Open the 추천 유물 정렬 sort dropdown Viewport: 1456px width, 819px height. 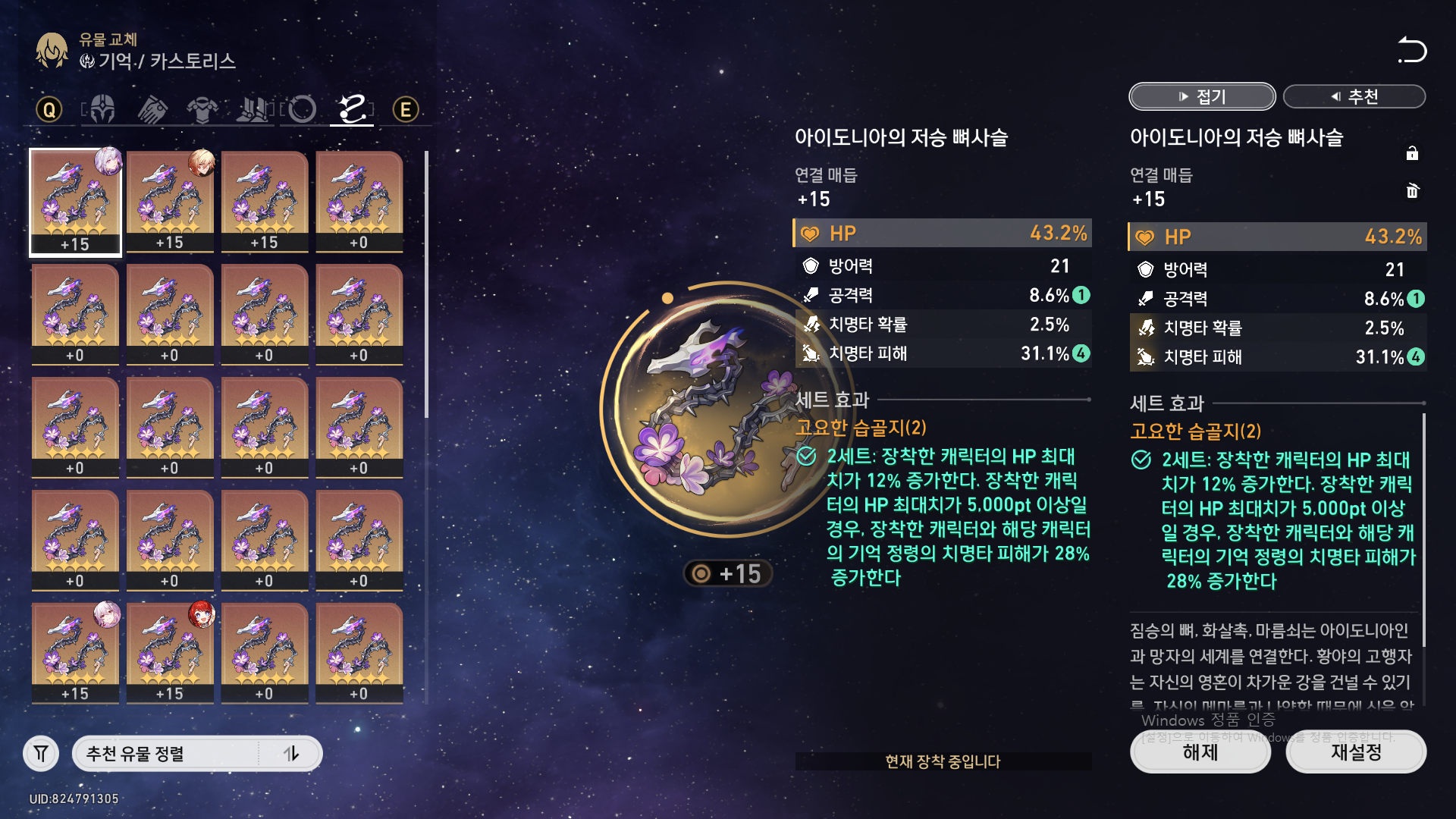167,754
